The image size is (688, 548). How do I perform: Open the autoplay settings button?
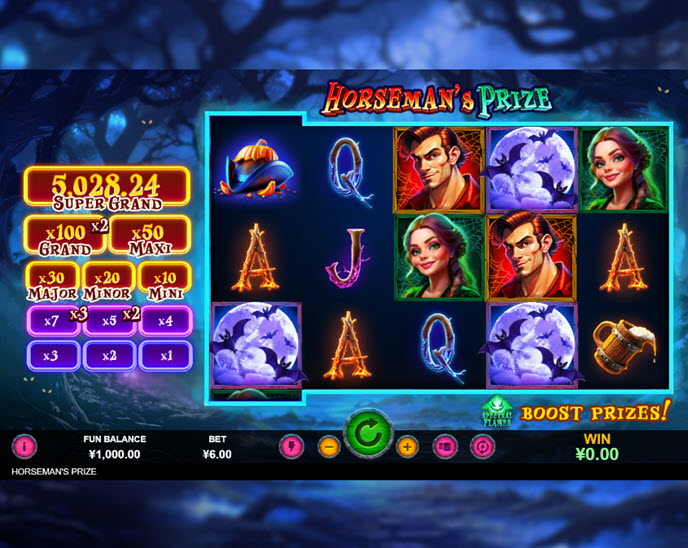click(482, 447)
